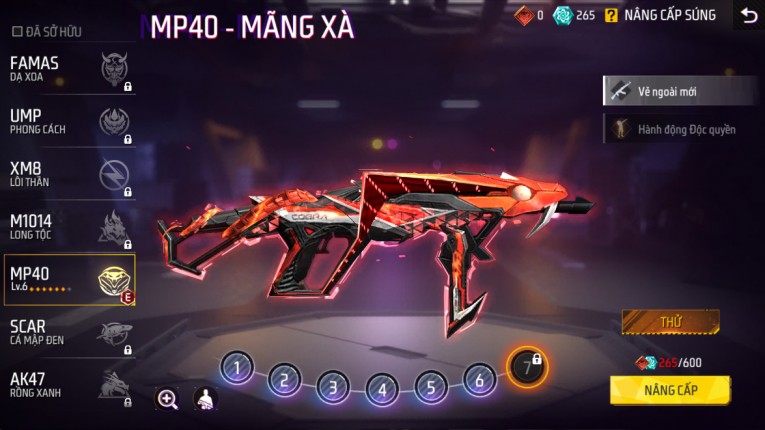Toggle the ĐÃ SỞ HỮU owned filter checkbox
The width and height of the screenshot is (765, 430).
click(16, 32)
